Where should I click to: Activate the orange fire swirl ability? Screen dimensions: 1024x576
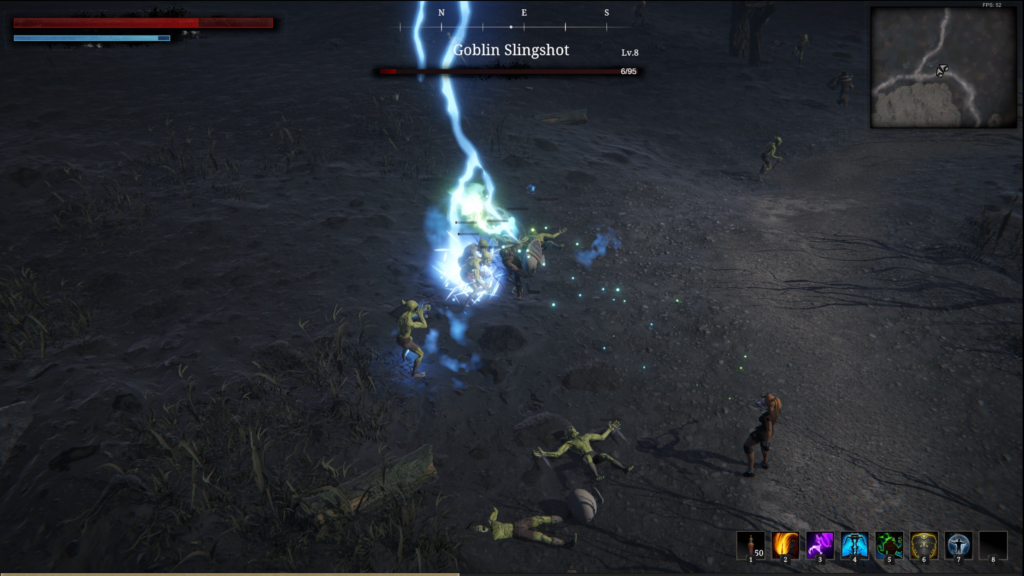(x=785, y=545)
